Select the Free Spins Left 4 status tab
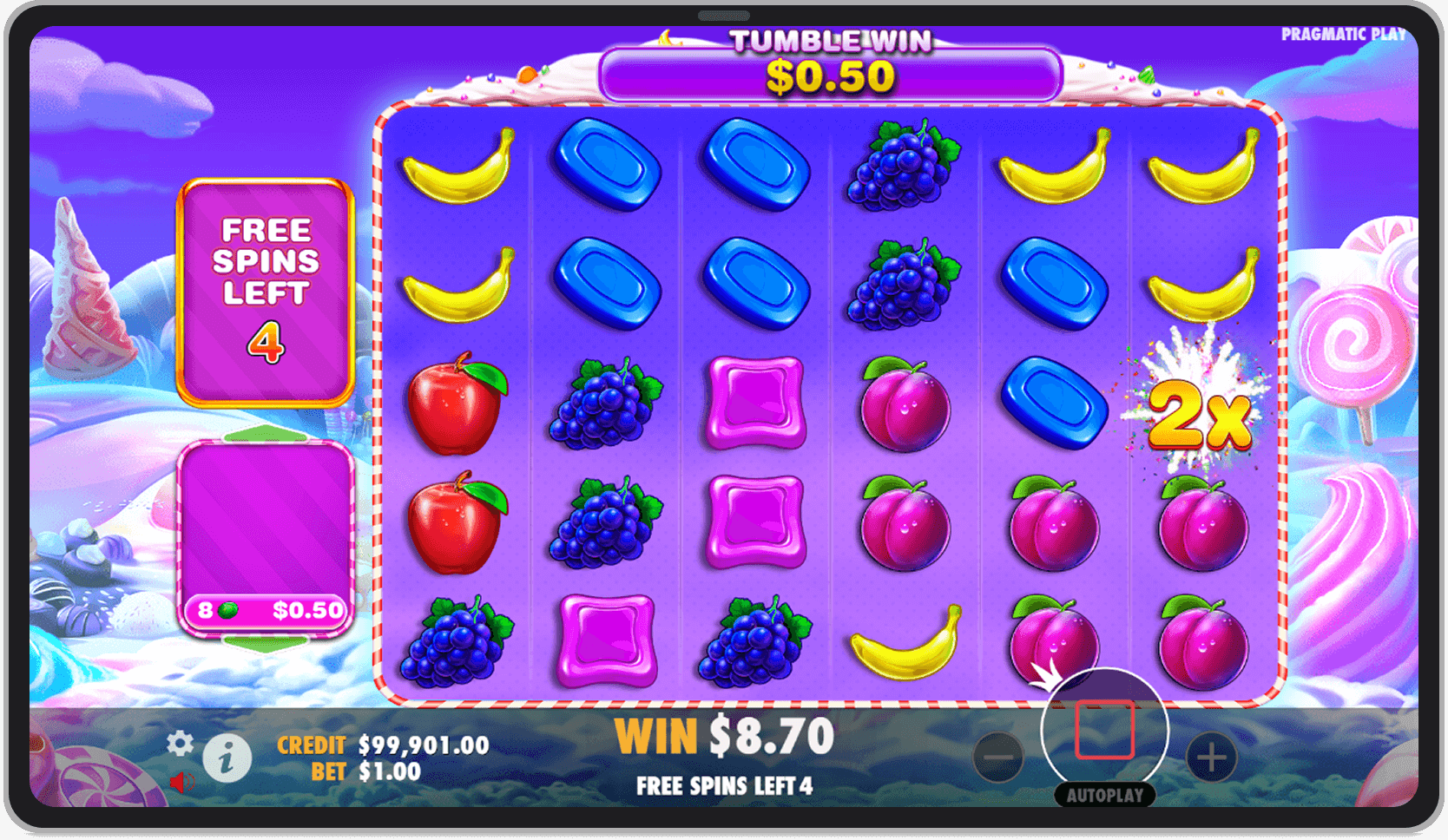Image resolution: width=1448 pixels, height=840 pixels. [x=724, y=786]
